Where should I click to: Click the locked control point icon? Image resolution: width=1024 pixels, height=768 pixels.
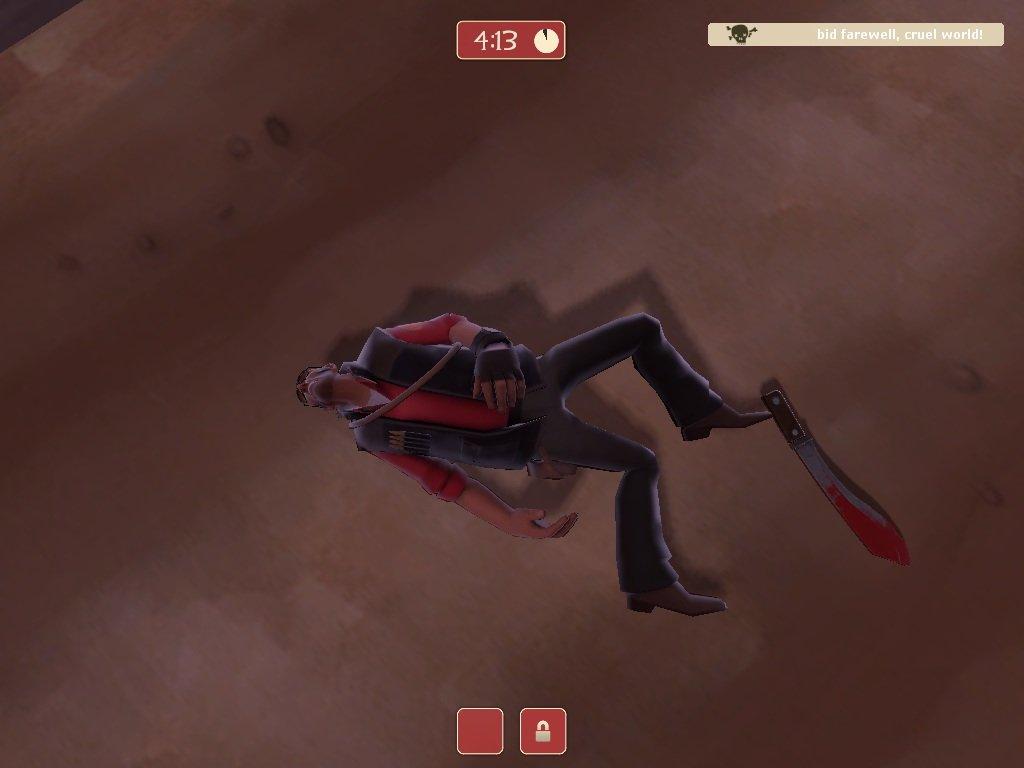543,731
